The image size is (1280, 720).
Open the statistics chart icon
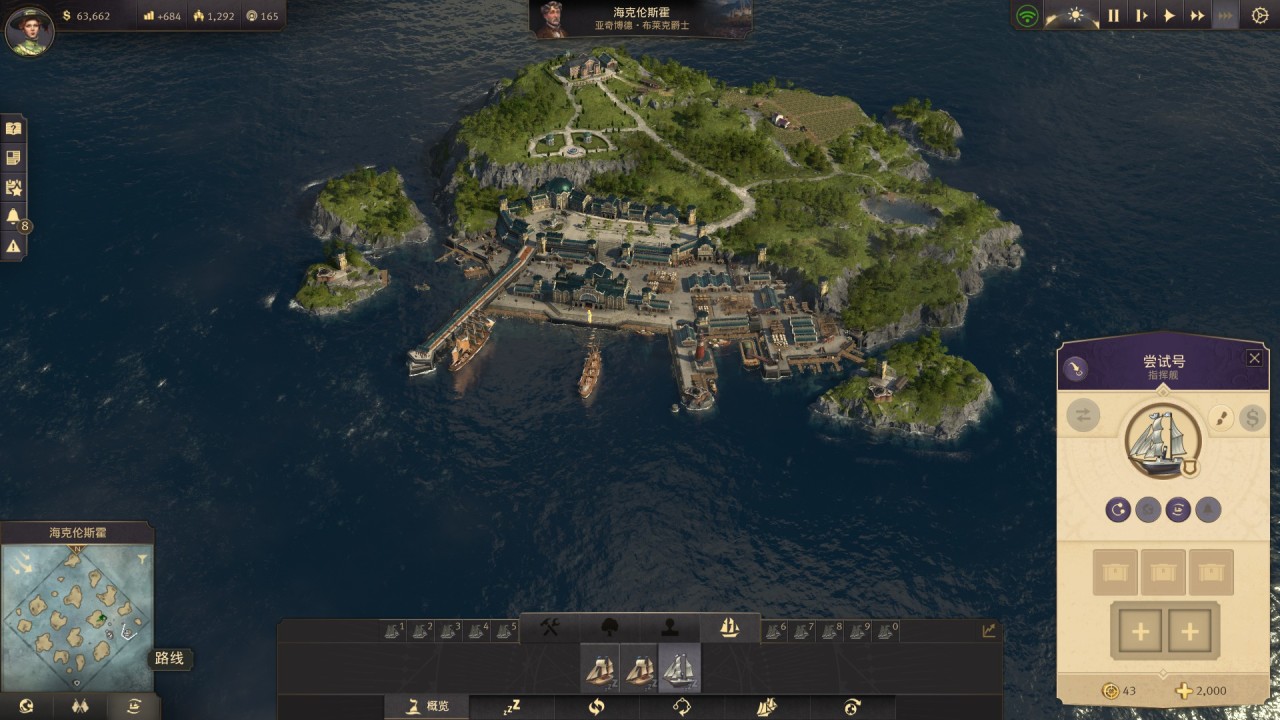[x=989, y=630]
